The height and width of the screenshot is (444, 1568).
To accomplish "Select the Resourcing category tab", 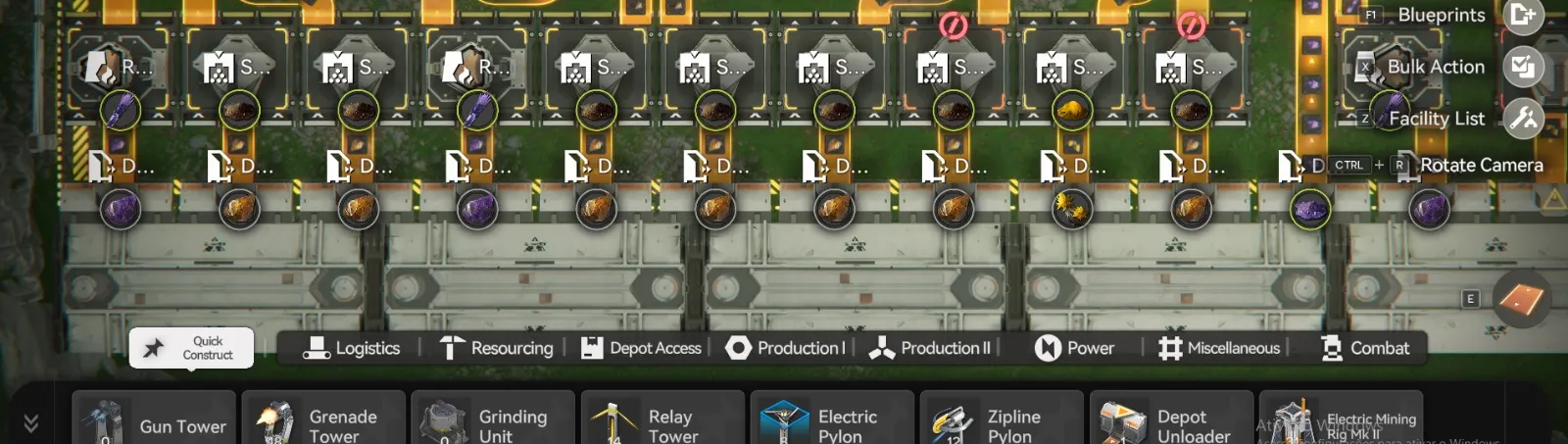I will [x=496, y=348].
